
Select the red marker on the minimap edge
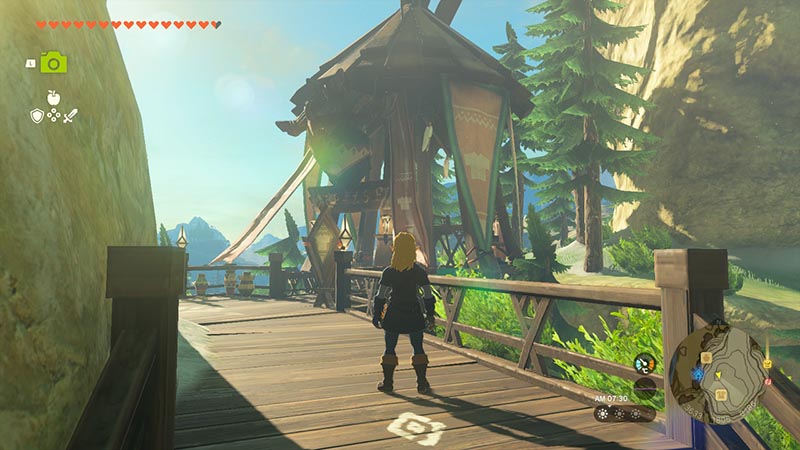[x=766, y=381]
